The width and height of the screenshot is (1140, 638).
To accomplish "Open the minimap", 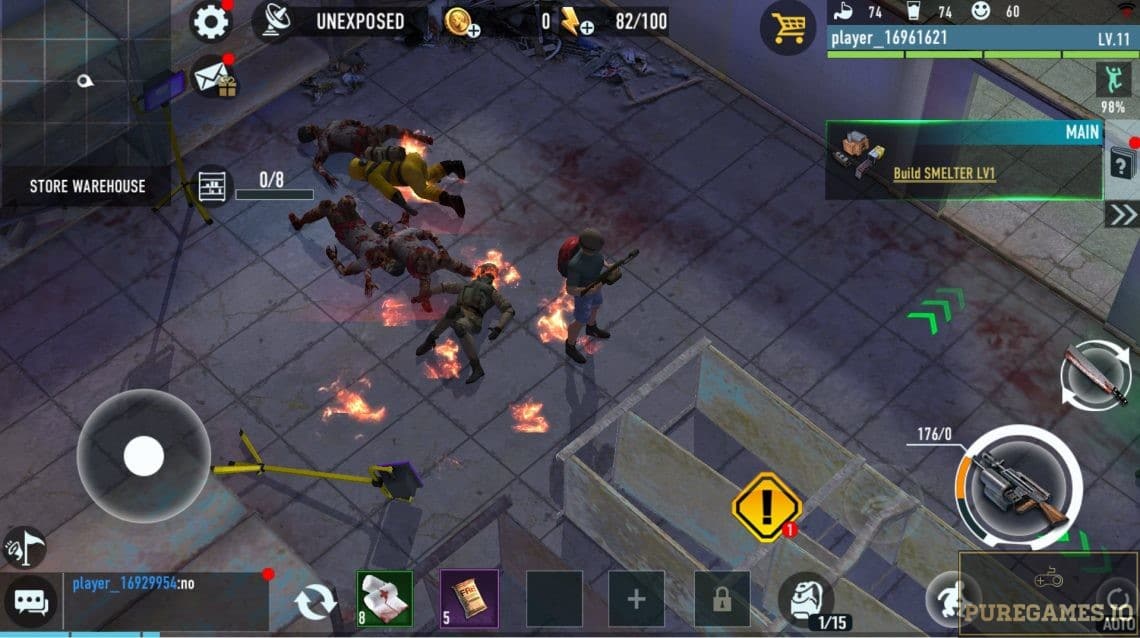I will click(84, 82).
